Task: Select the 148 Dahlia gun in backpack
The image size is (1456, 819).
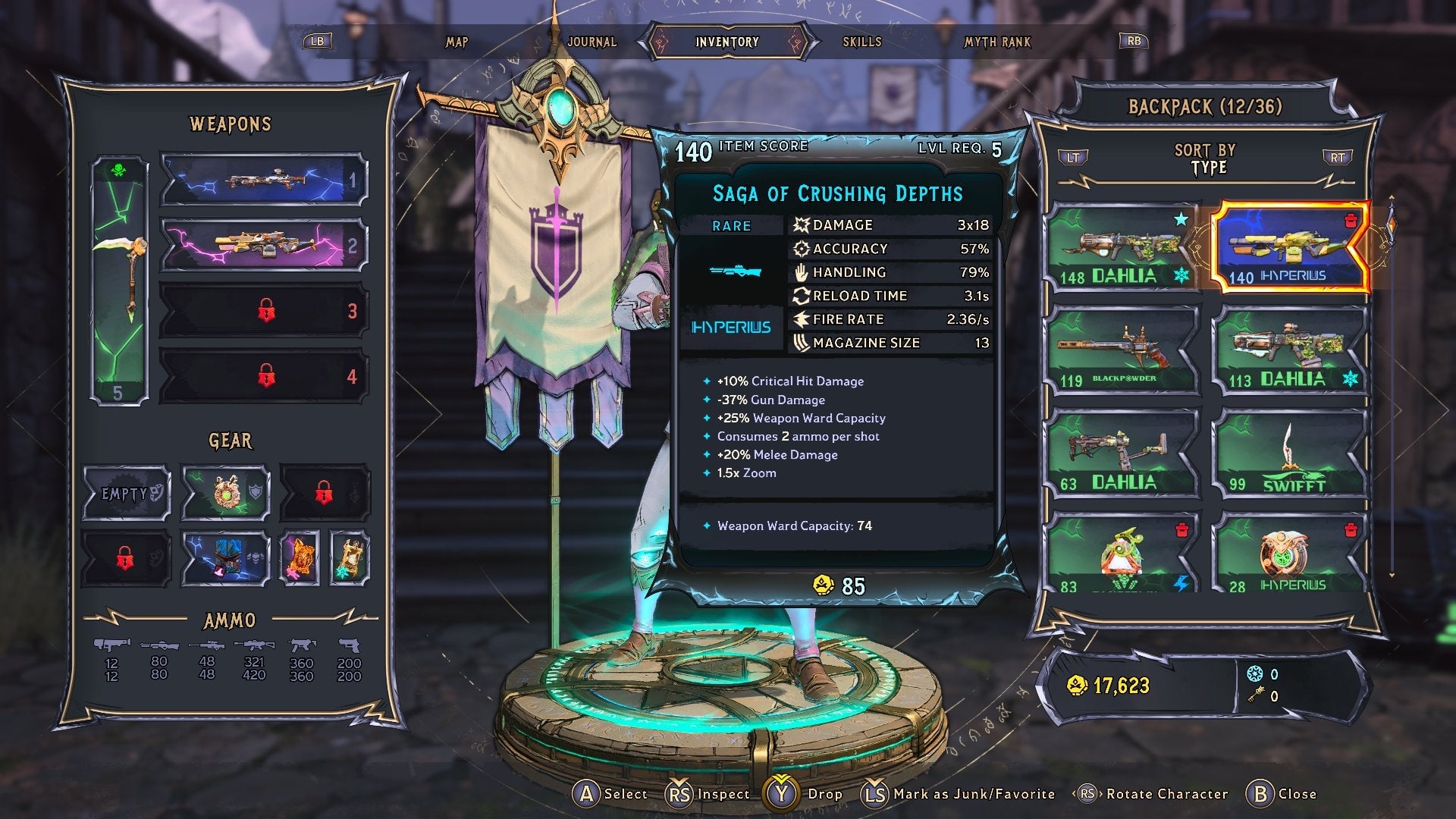Action: coord(1122,249)
